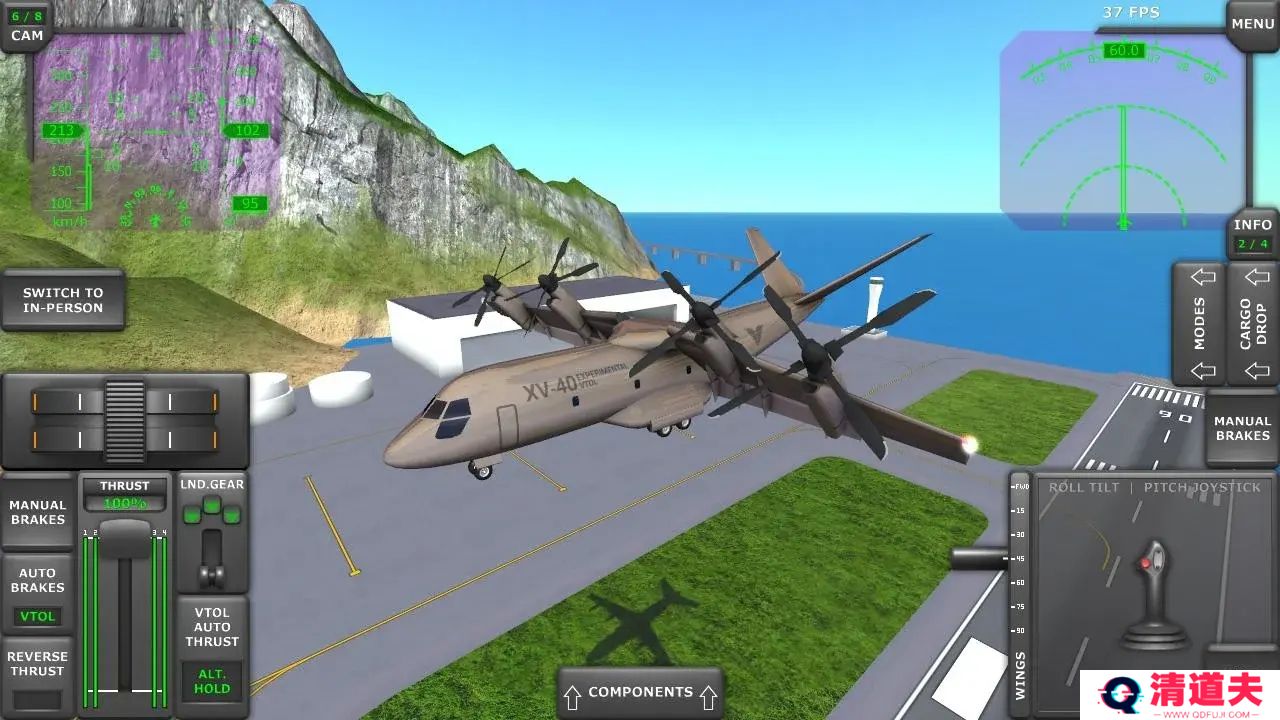Viewport: 1280px width, 720px height.
Task: Engage Manual Brakes on the right side
Action: (x=1242, y=428)
